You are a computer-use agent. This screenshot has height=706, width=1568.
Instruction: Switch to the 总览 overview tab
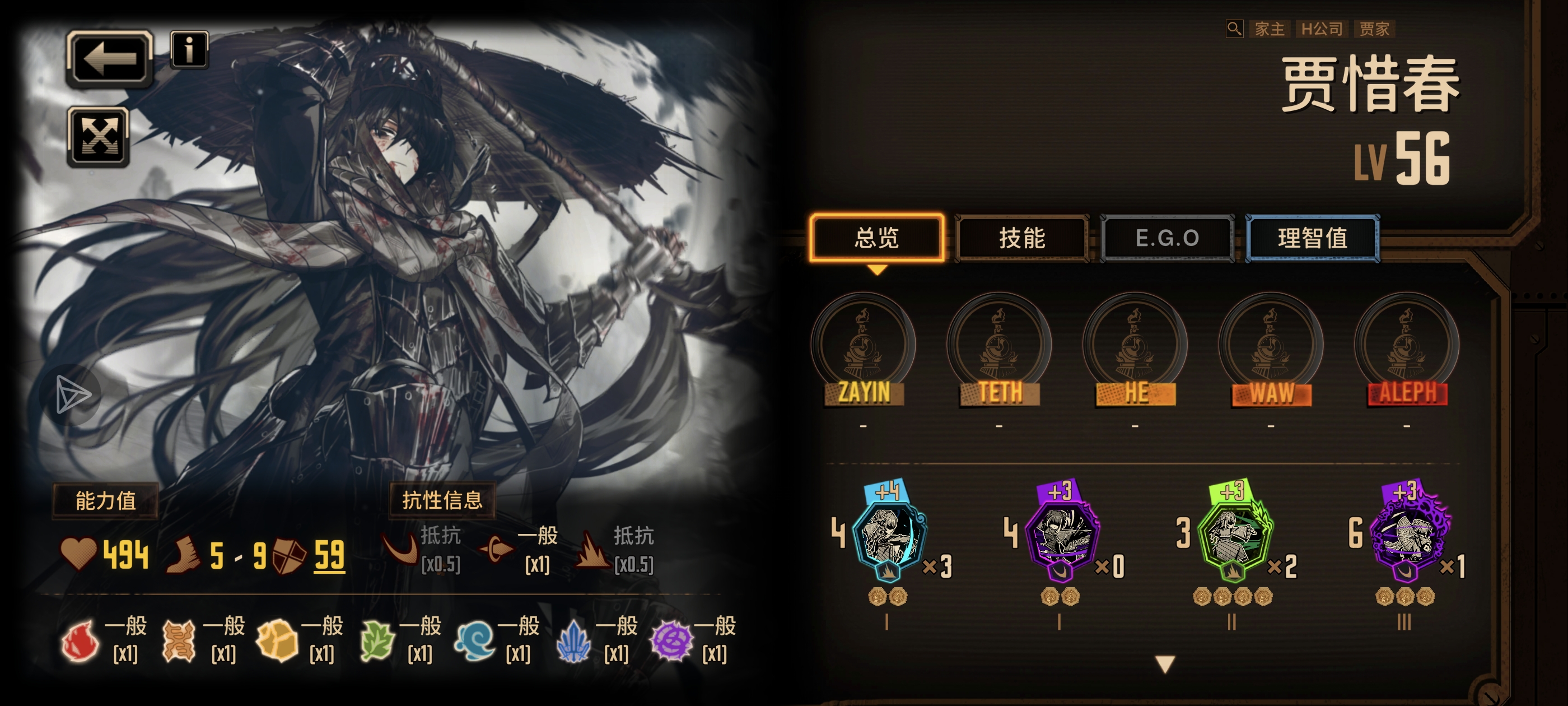(876, 238)
